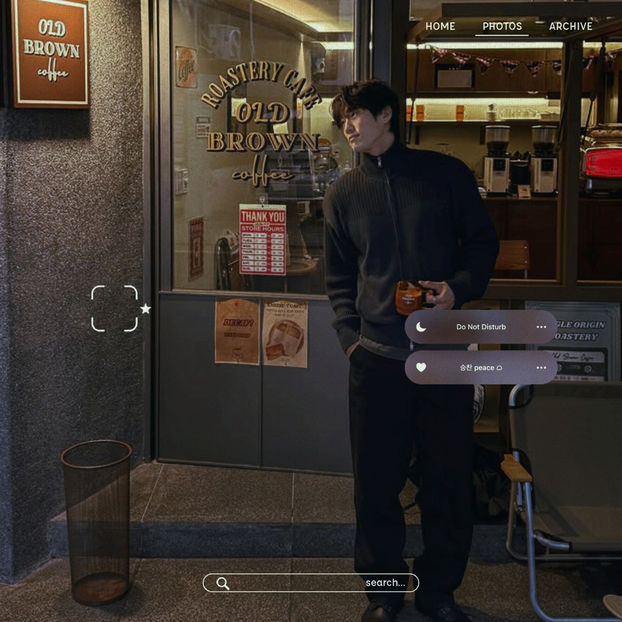
Task: Click the small star beside the focus bracket
Action: pyautogui.click(x=145, y=309)
